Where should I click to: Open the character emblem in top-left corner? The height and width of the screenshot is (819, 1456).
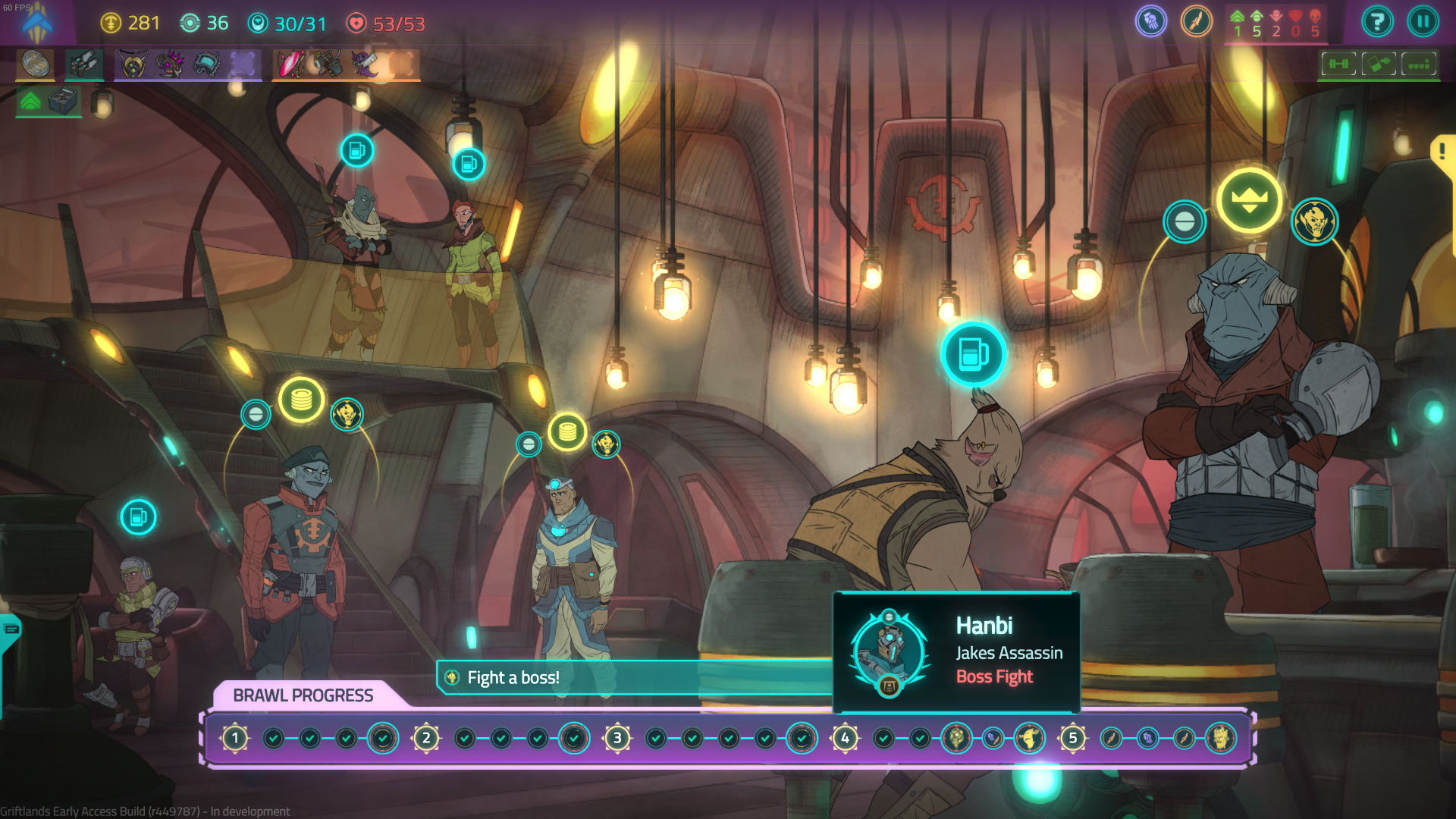coord(36,23)
